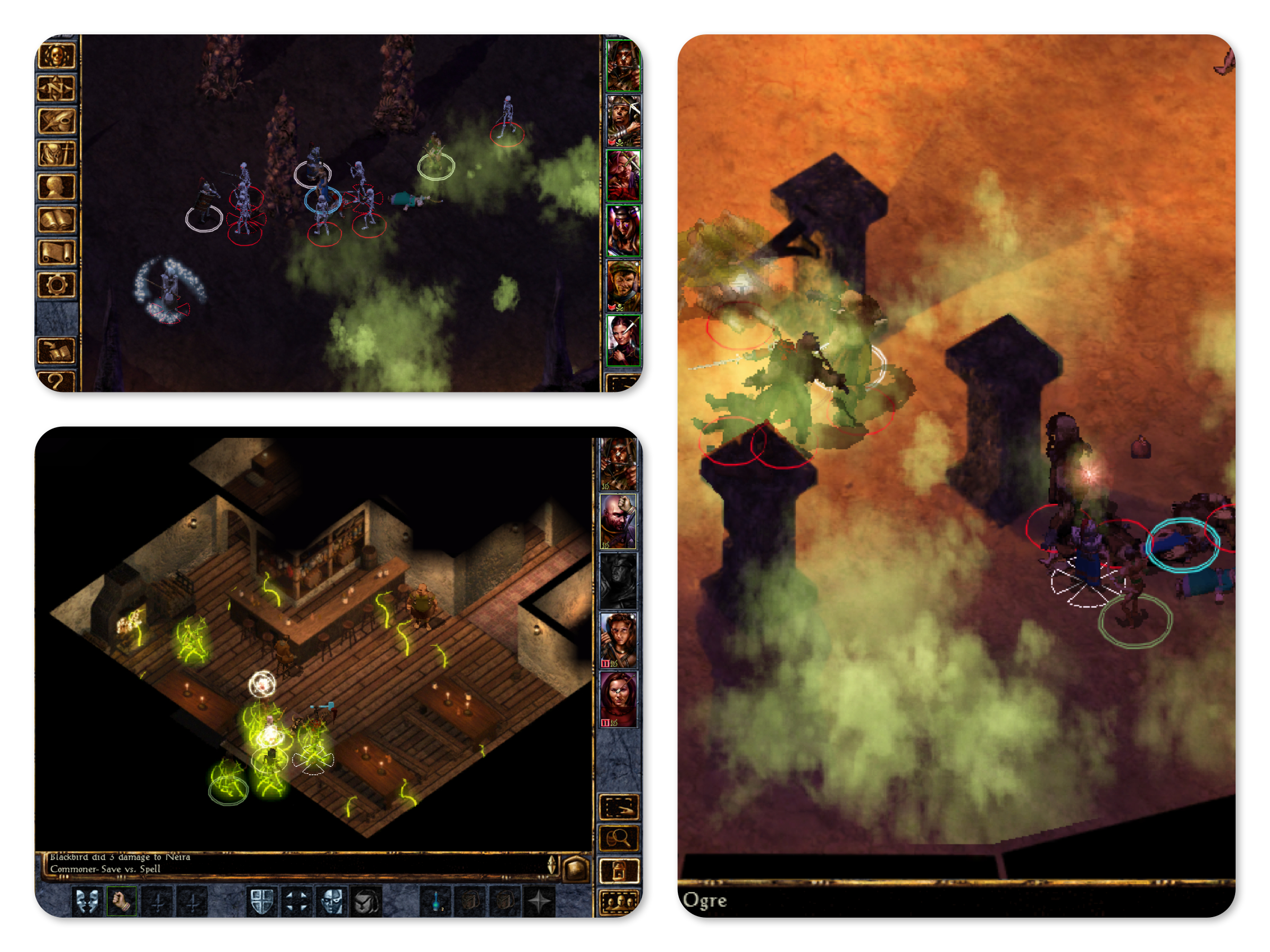
Task: Open the options gear button
Action: point(56,285)
